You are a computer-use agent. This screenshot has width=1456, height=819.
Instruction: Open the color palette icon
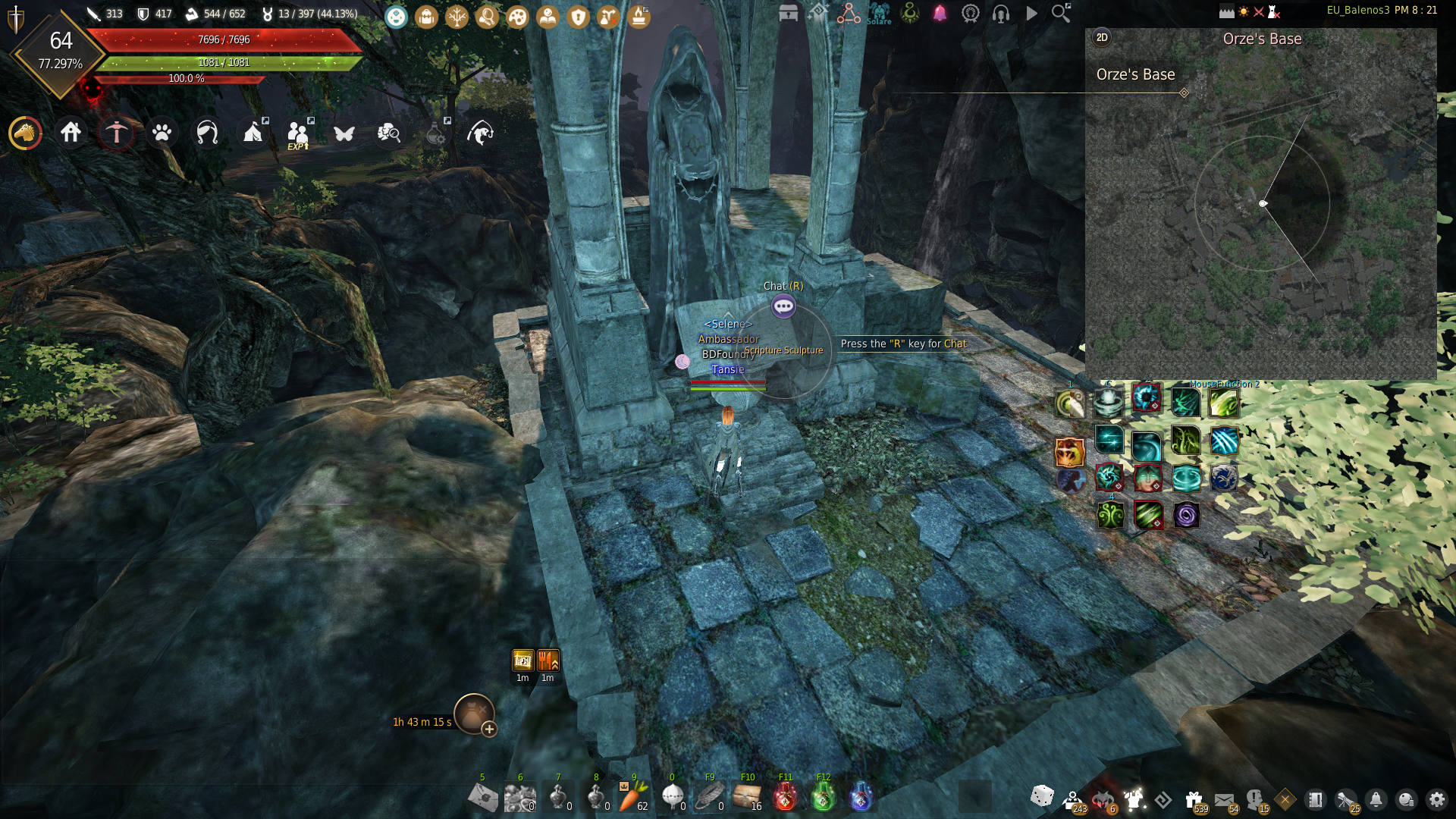click(x=517, y=16)
